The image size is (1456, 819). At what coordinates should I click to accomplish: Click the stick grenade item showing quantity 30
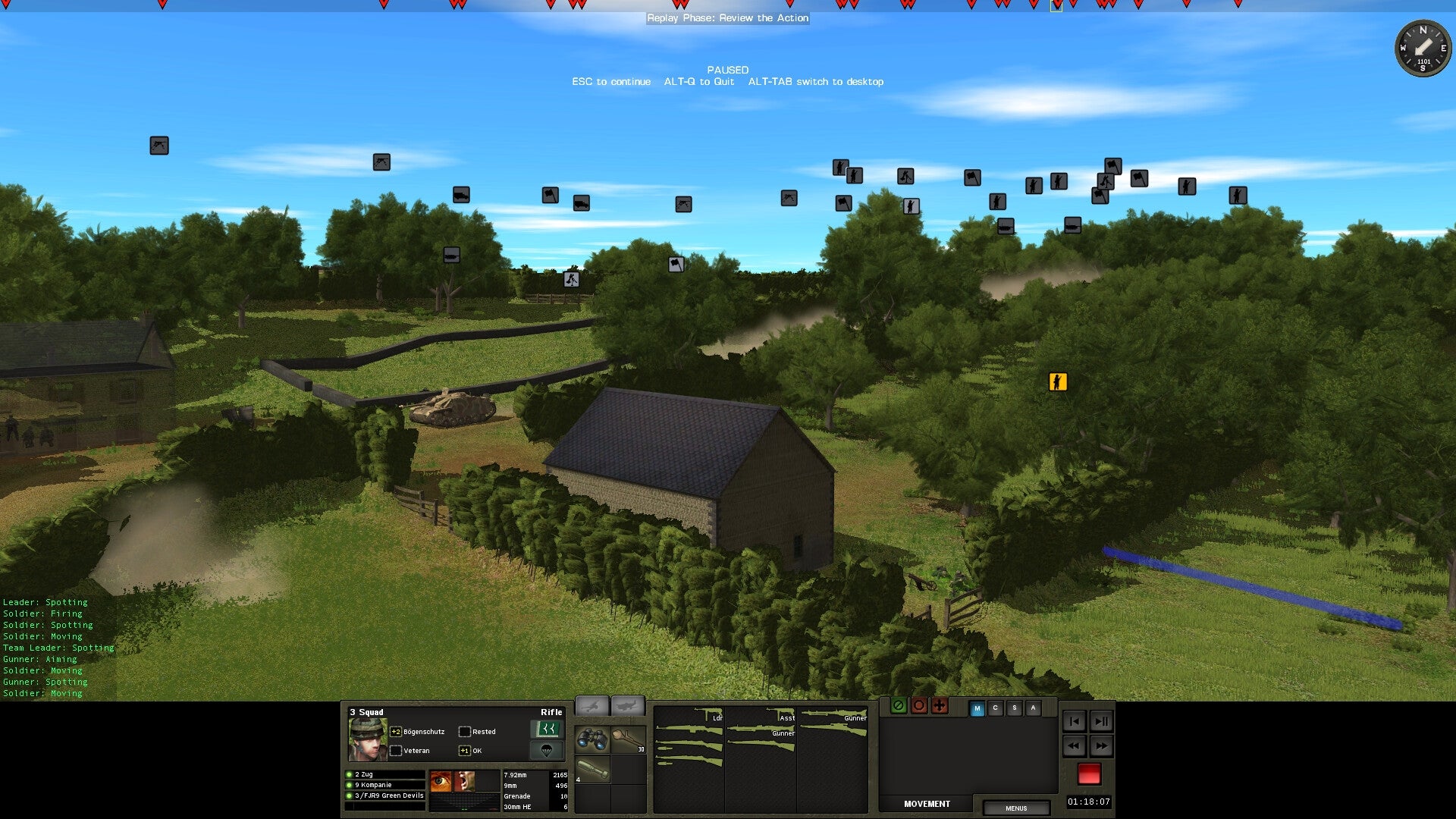tap(629, 739)
